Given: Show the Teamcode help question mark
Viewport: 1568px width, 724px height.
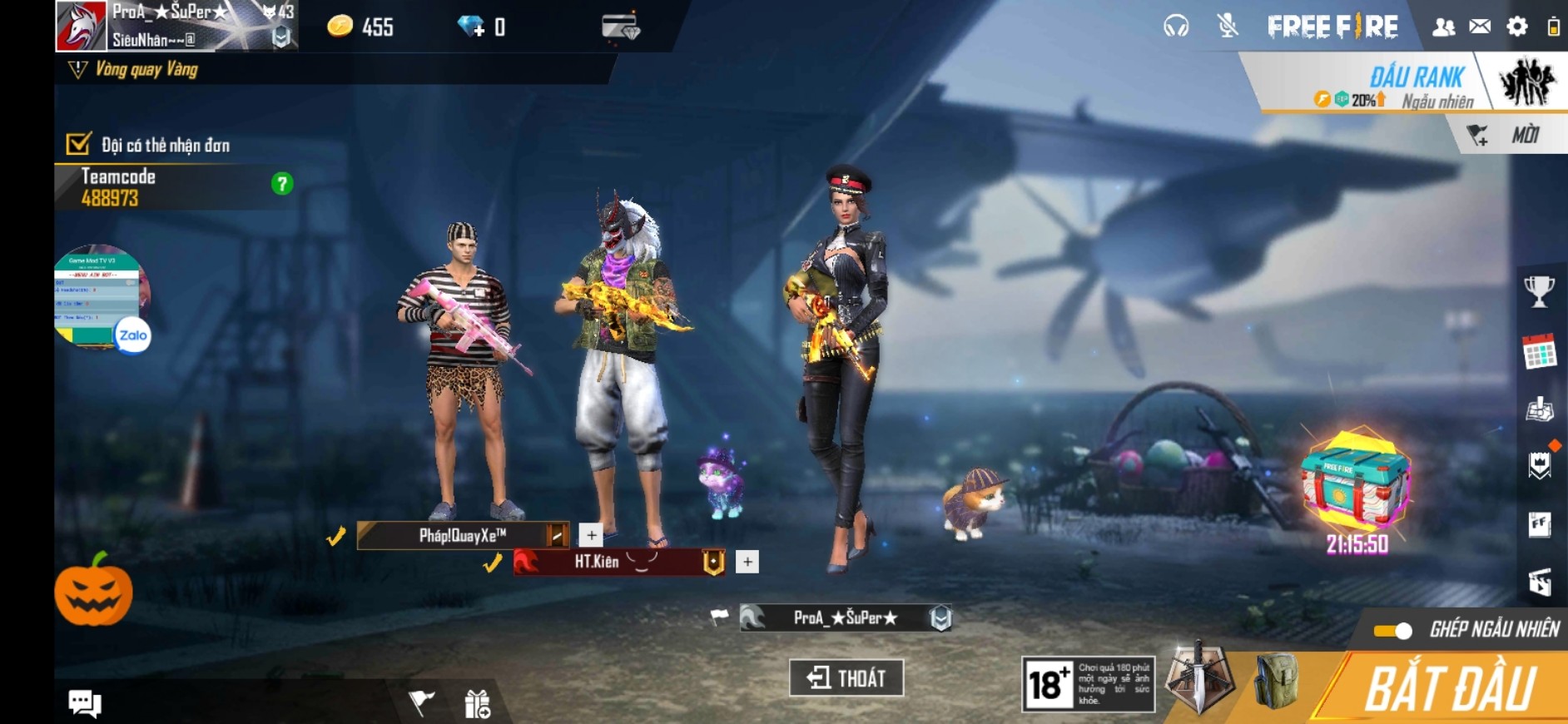Looking at the screenshot, I should pyautogui.click(x=282, y=184).
